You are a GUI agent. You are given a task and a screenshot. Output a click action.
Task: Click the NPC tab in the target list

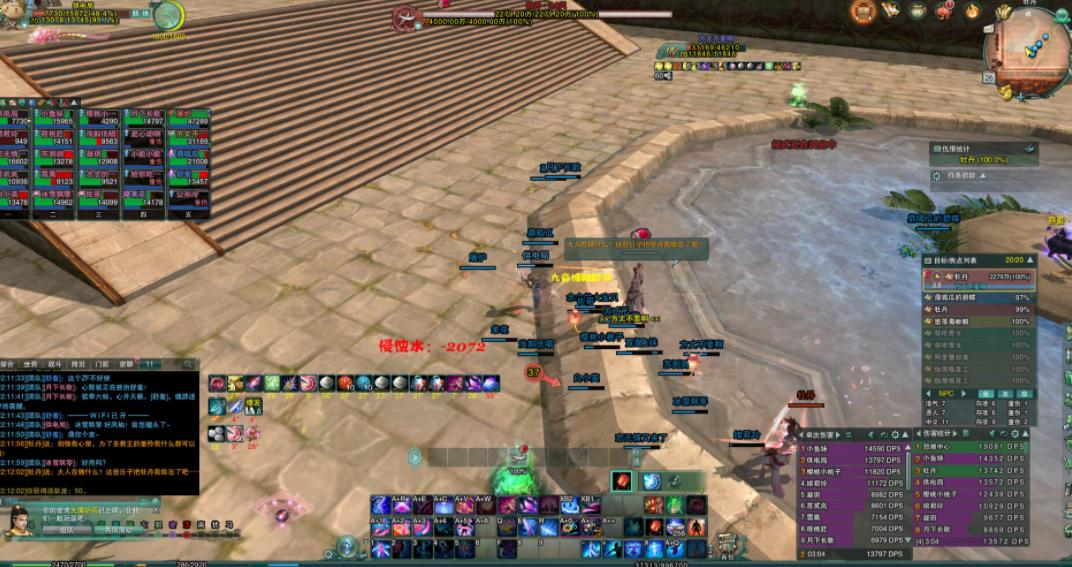click(946, 393)
